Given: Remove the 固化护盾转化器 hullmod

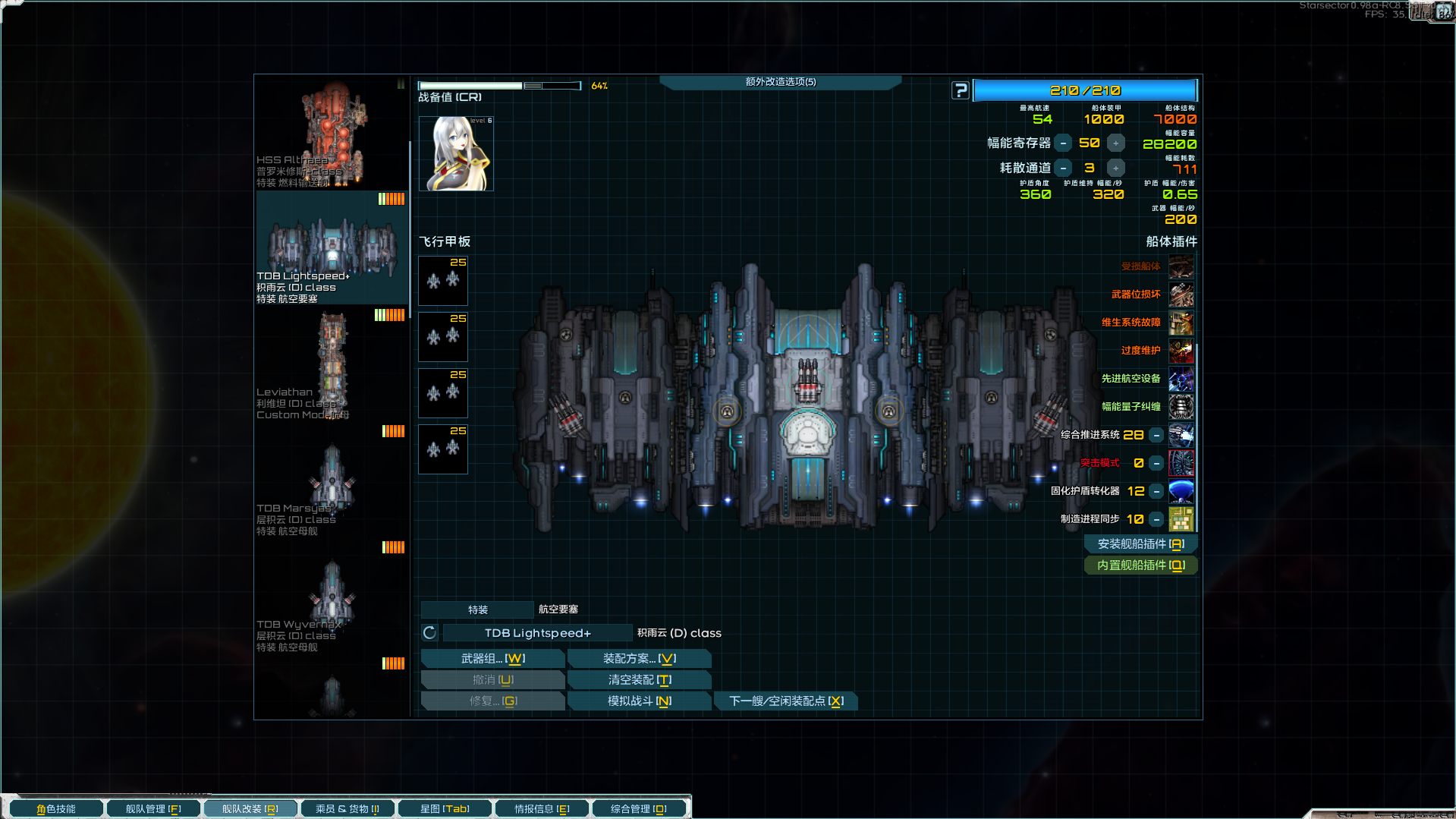Looking at the screenshot, I should [1156, 491].
